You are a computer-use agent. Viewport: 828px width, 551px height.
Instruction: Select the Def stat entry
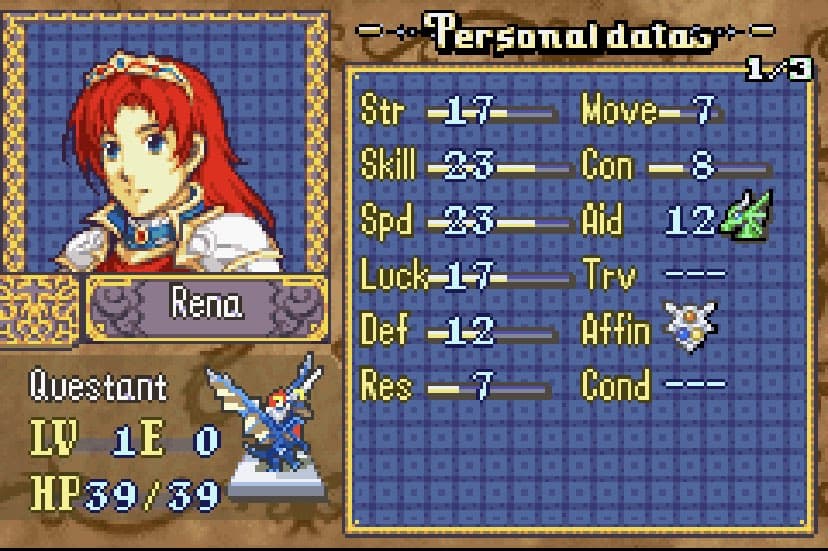[458, 331]
